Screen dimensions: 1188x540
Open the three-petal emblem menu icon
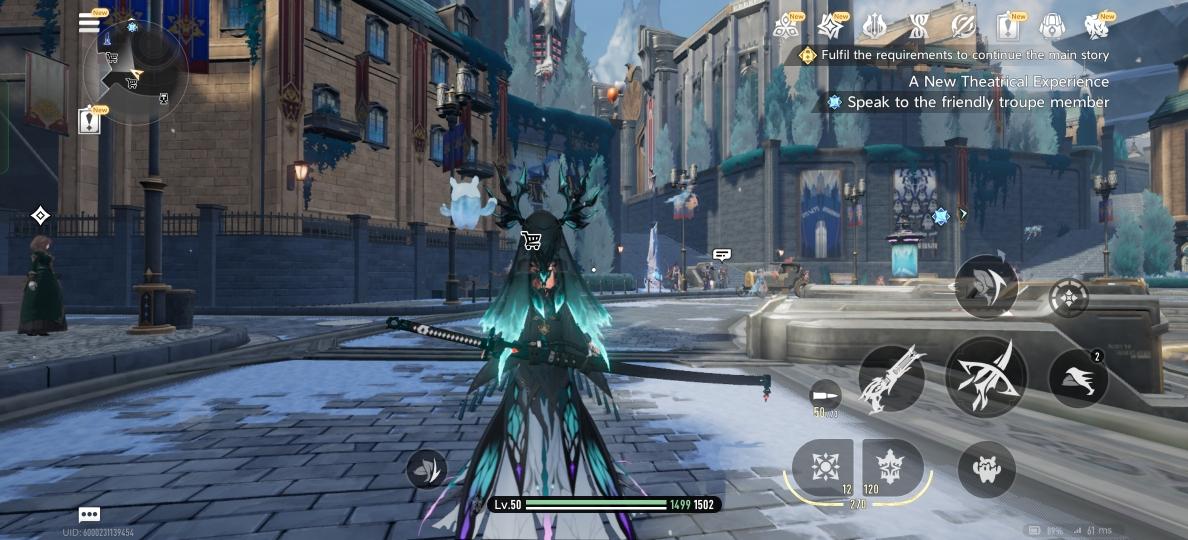785,26
